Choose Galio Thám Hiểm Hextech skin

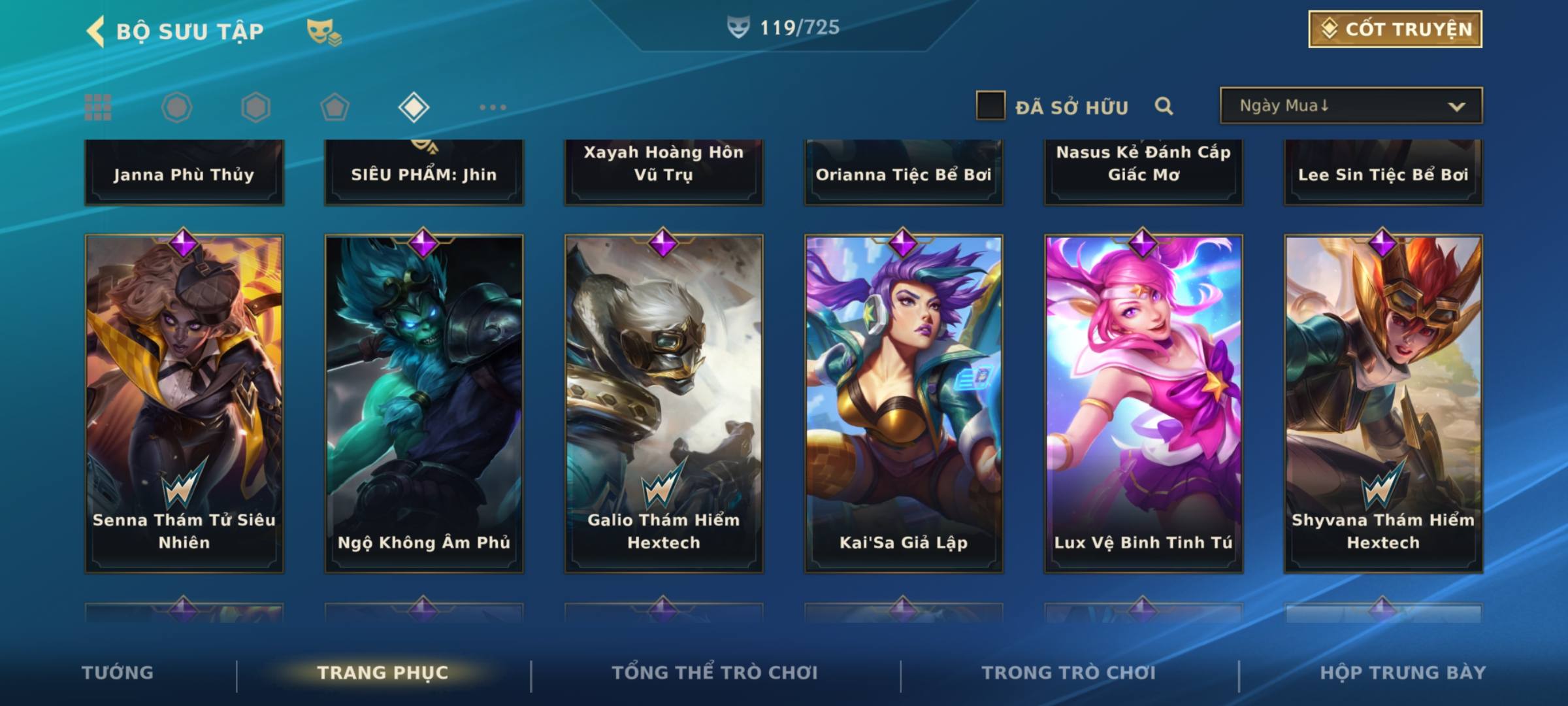click(664, 403)
